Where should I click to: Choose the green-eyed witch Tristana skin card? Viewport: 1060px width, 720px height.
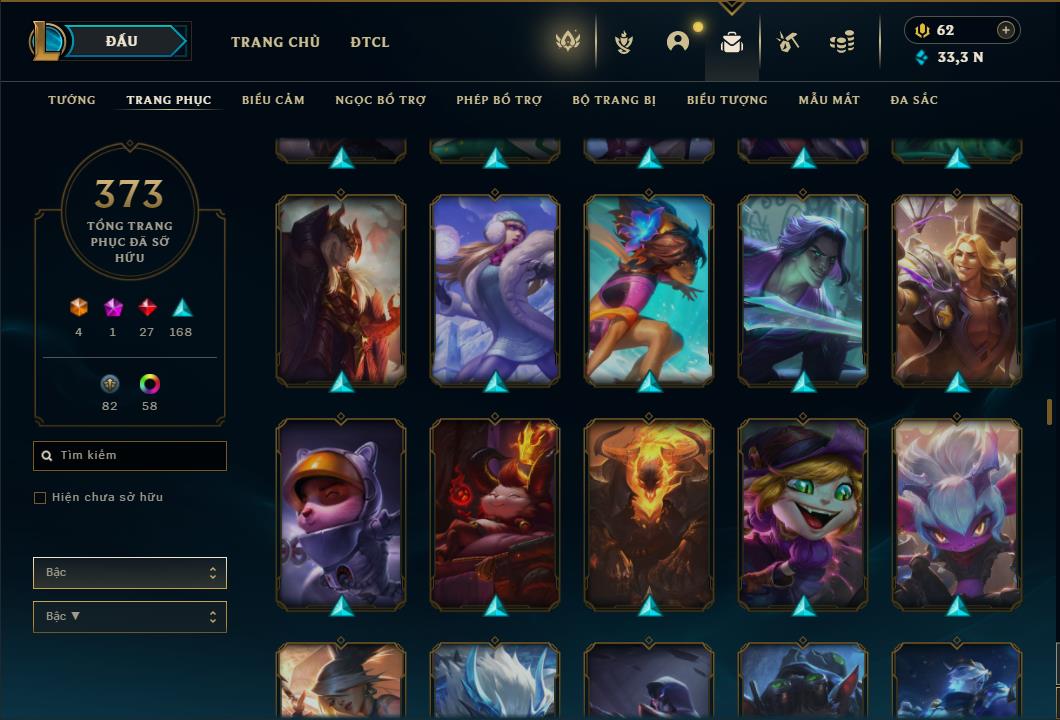(x=803, y=514)
